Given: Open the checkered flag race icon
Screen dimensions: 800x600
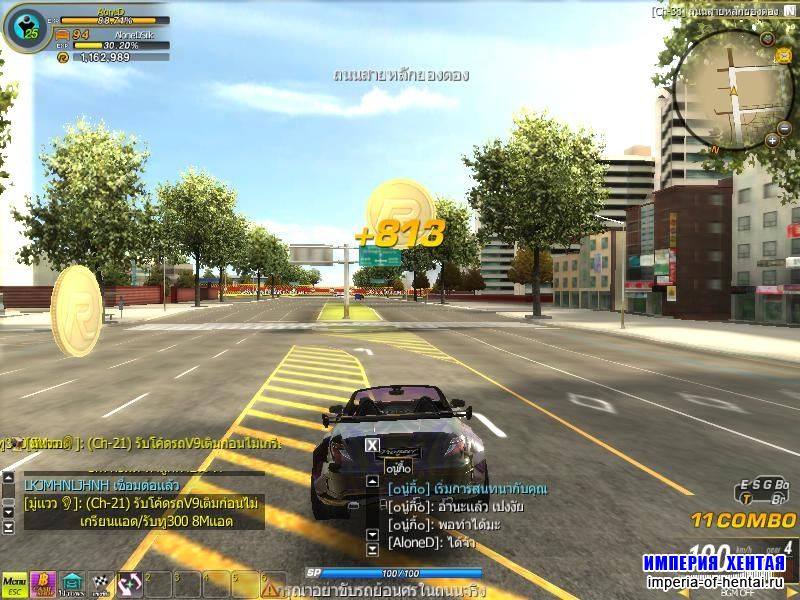Looking at the screenshot, I should [x=100, y=582].
